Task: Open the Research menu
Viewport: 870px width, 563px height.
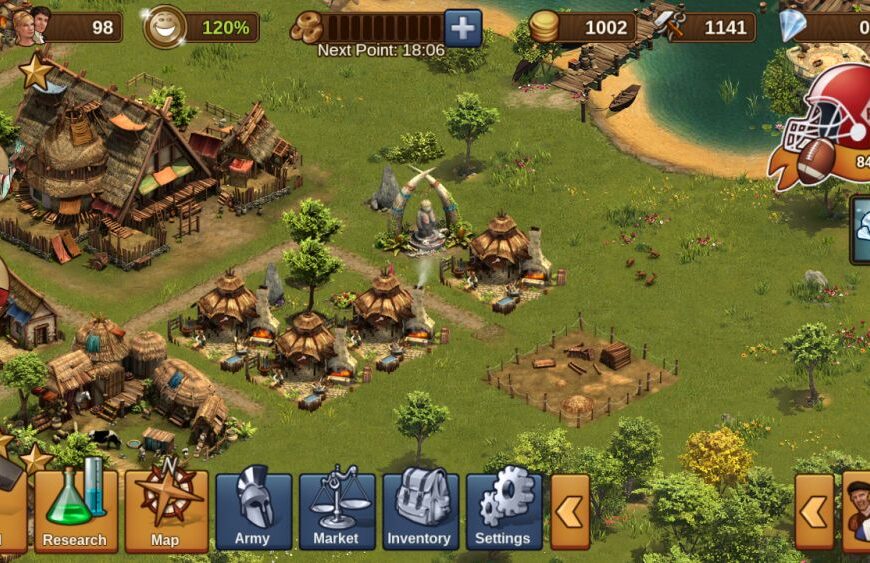Action: tap(75, 511)
